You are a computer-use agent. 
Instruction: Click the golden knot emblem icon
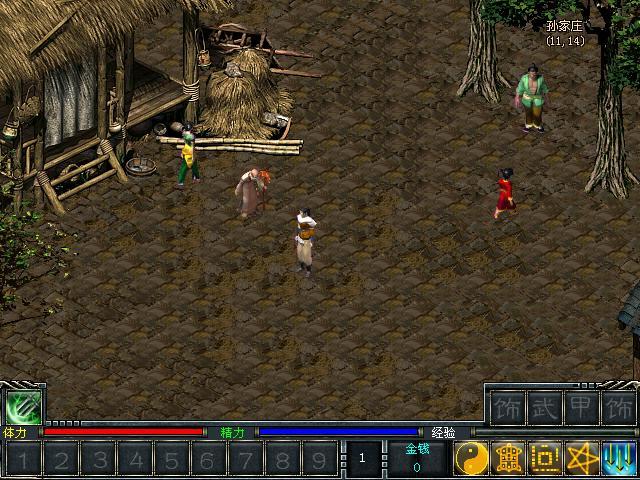point(508,459)
